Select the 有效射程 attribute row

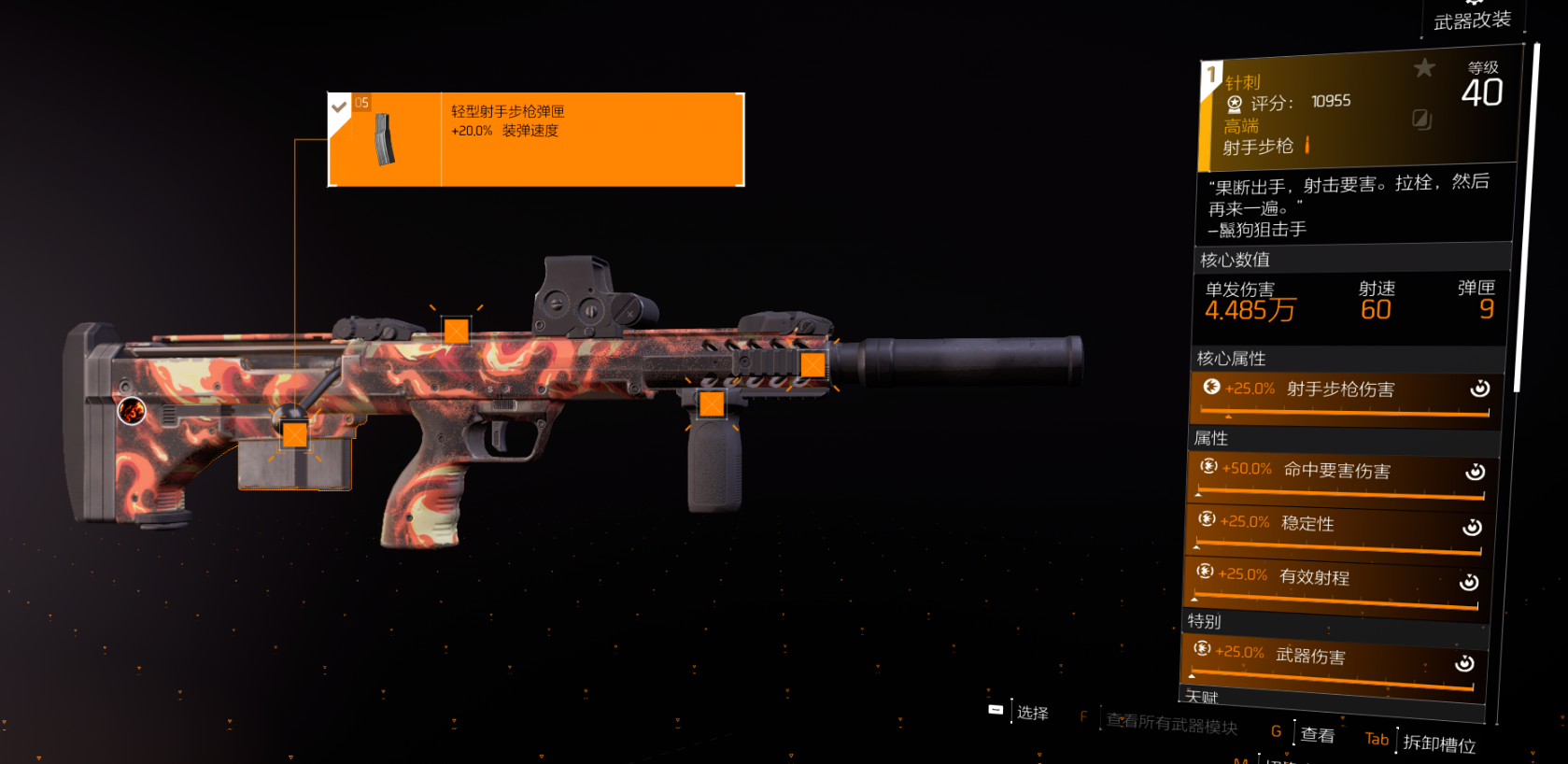point(1335,583)
